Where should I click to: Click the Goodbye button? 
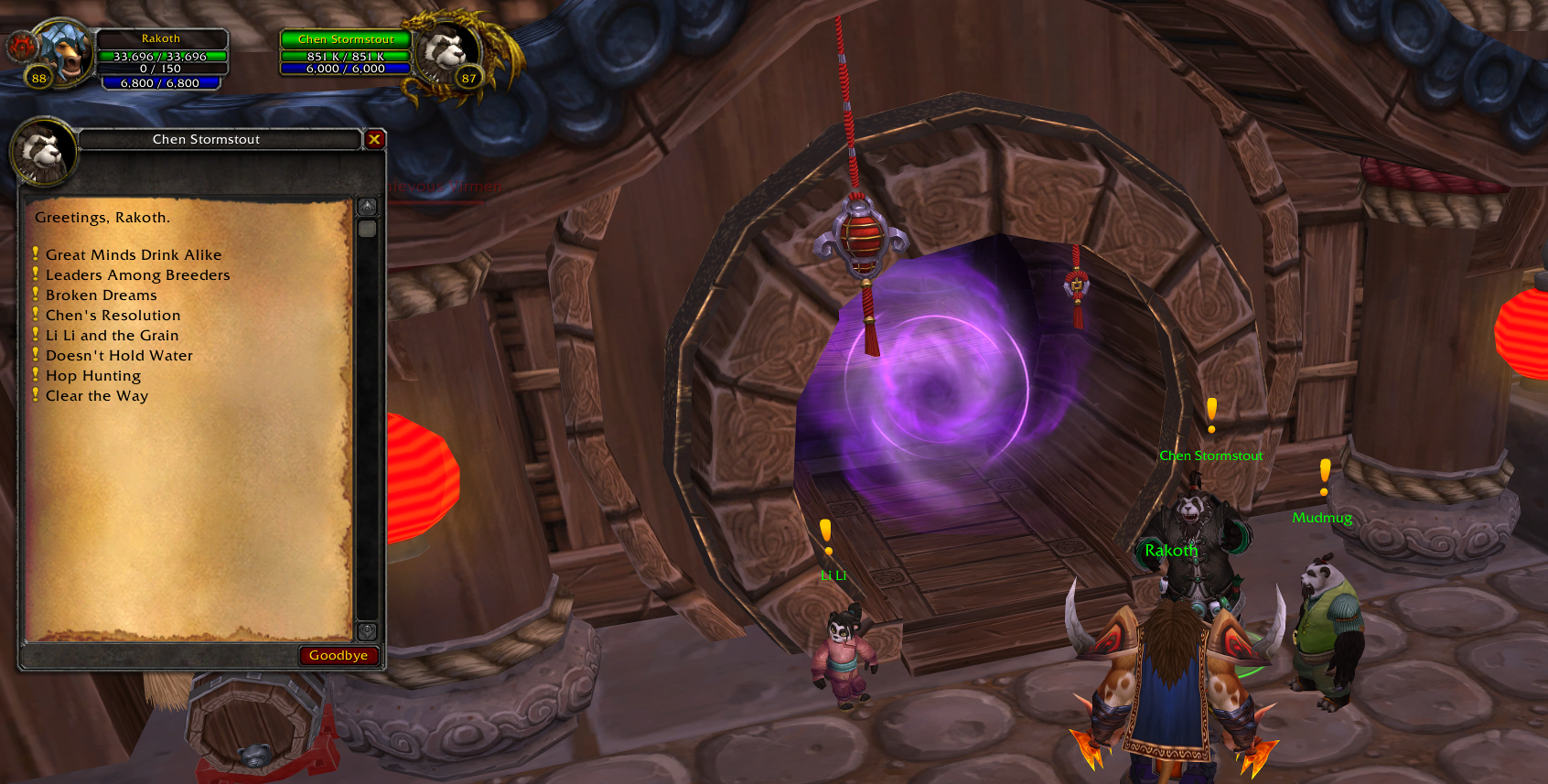338,655
